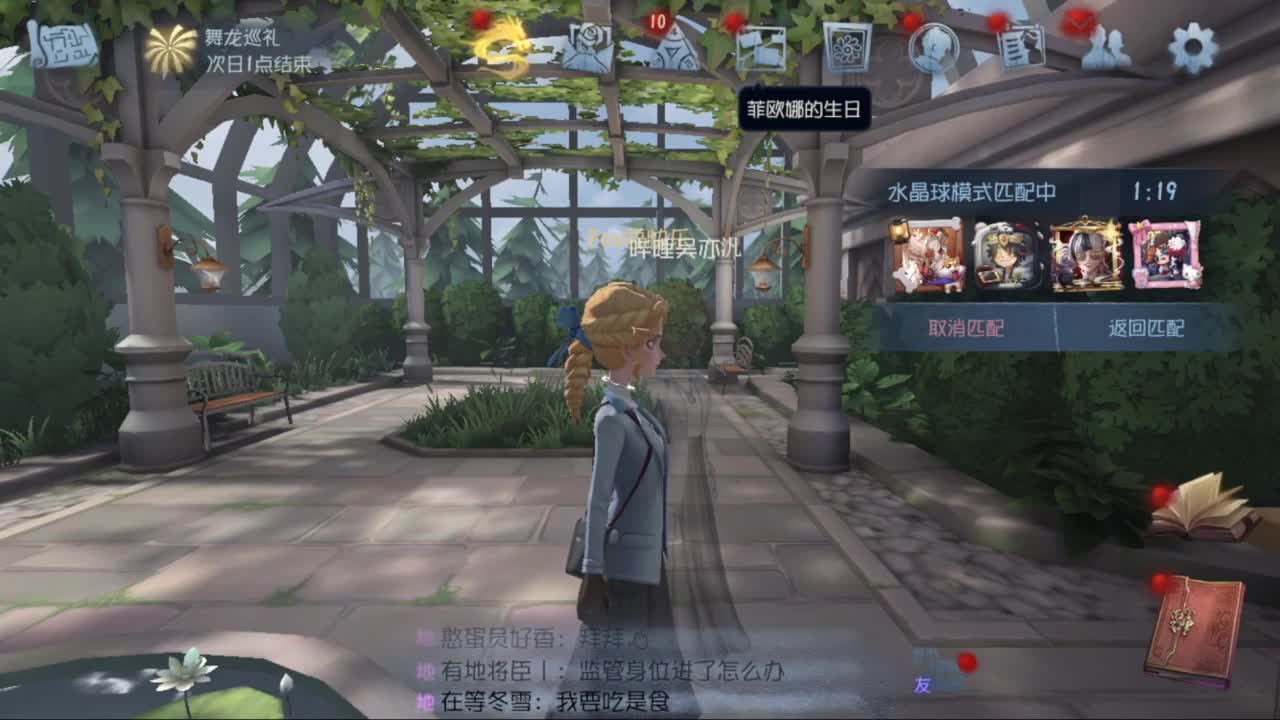This screenshot has height=720, width=1280.
Task: Open the character portrait viewer icon
Action: pos(930,47)
